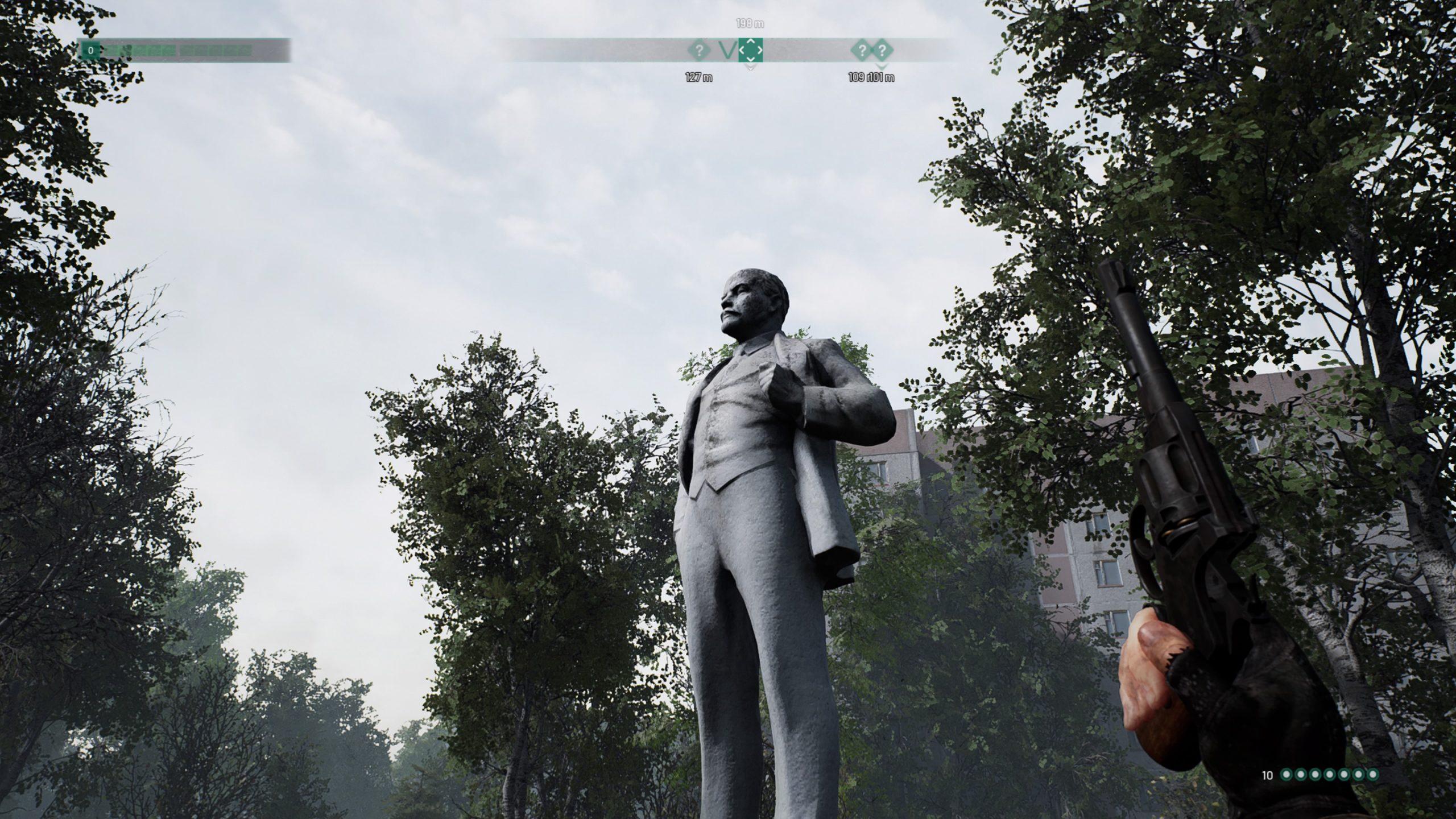Open the up chevron on the navigation marker
The width and height of the screenshot is (1456, 819).
point(750,42)
